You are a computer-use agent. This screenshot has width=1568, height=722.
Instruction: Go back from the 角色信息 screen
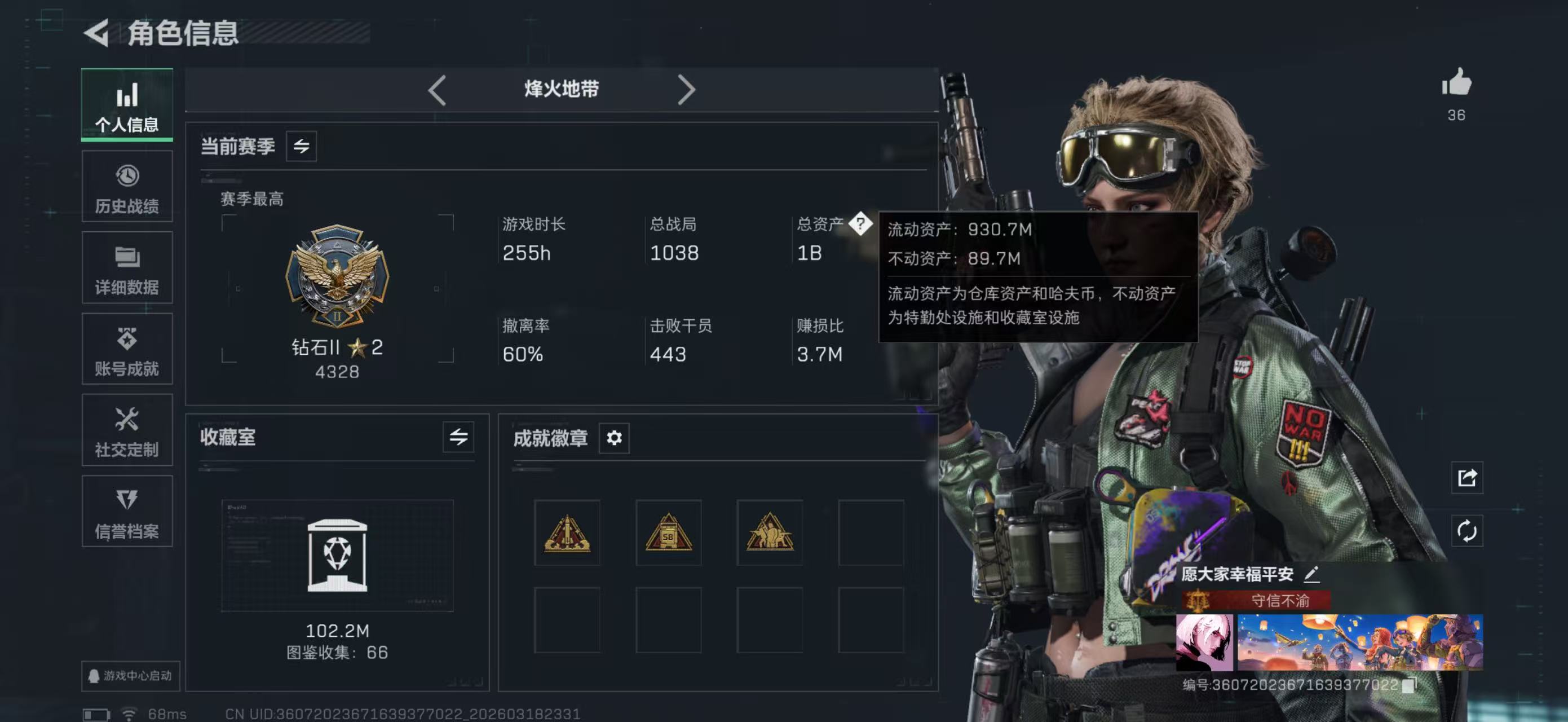97,32
